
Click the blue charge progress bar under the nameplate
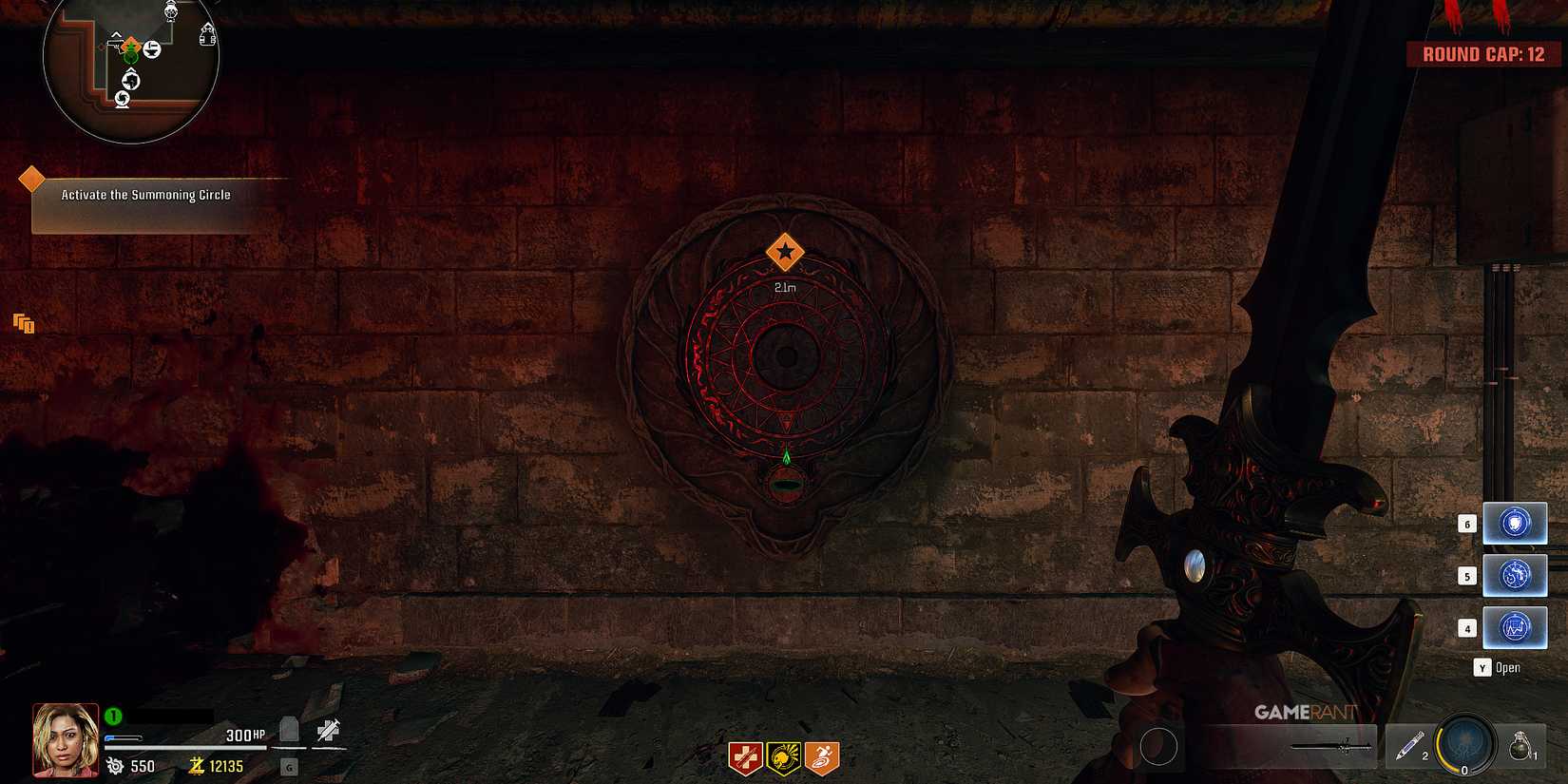coord(124,738)
